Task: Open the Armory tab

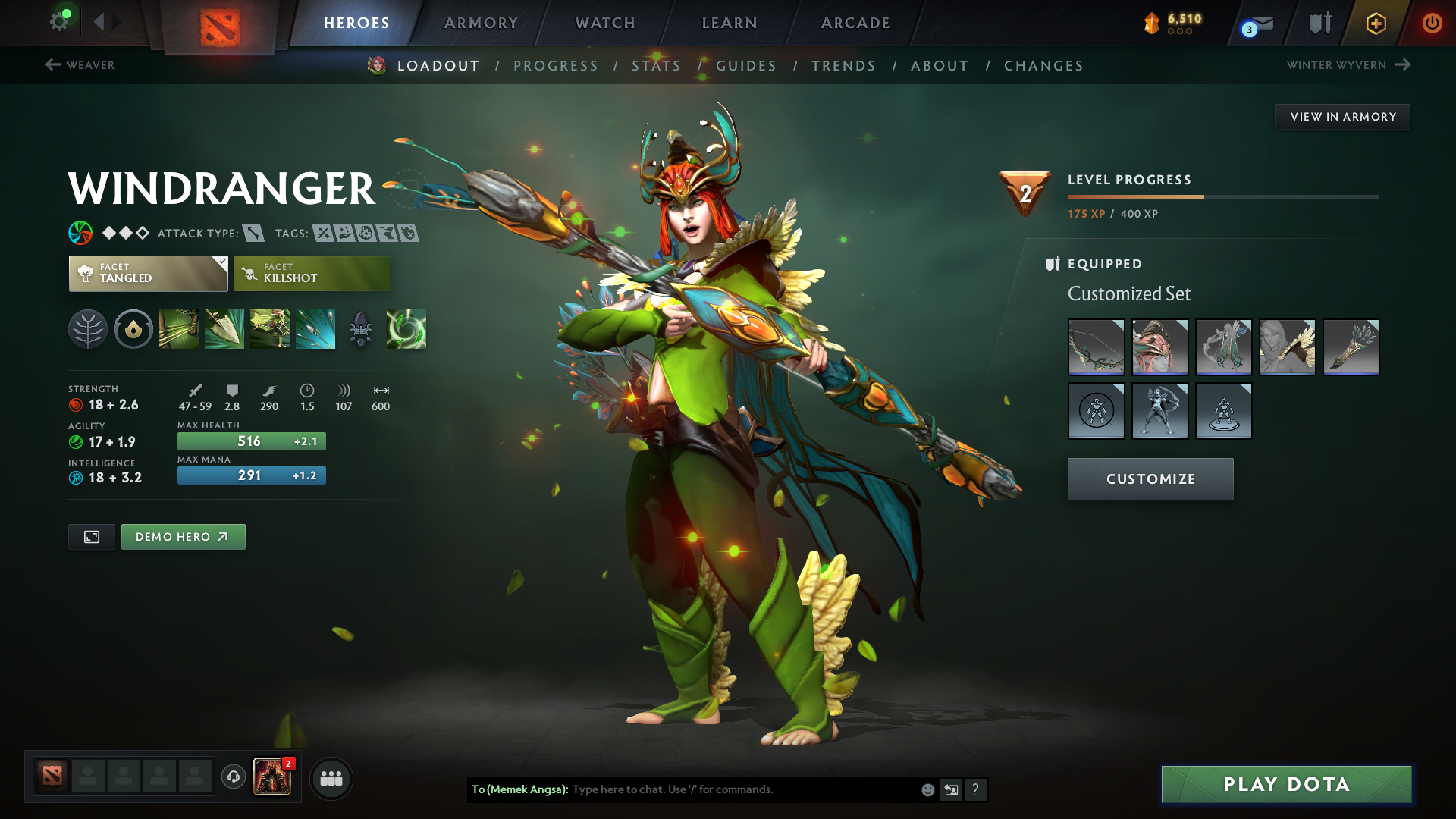Action: click(x=481, y=23)
